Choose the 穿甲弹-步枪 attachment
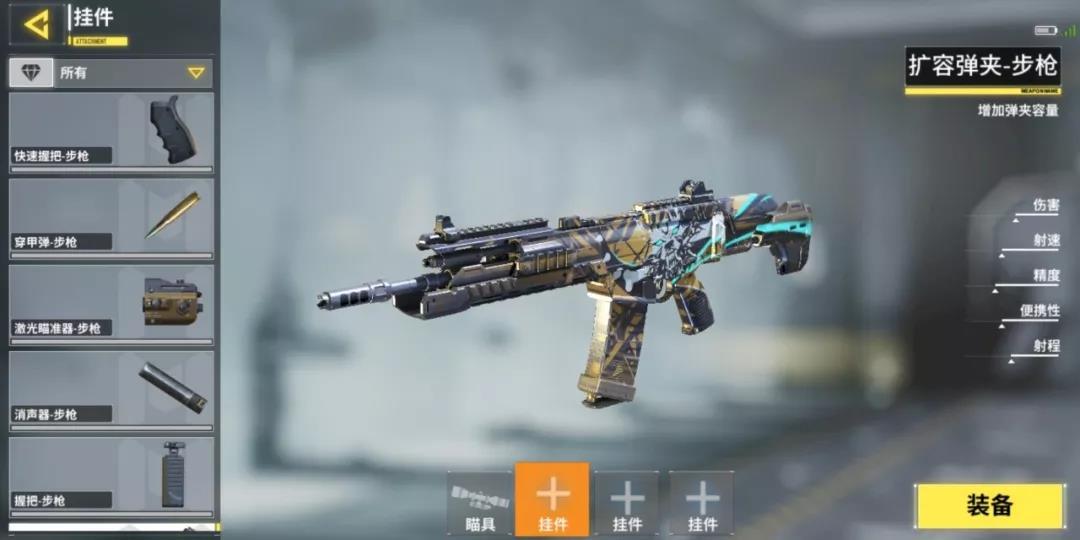1080x540 pixels. point(111,217)
